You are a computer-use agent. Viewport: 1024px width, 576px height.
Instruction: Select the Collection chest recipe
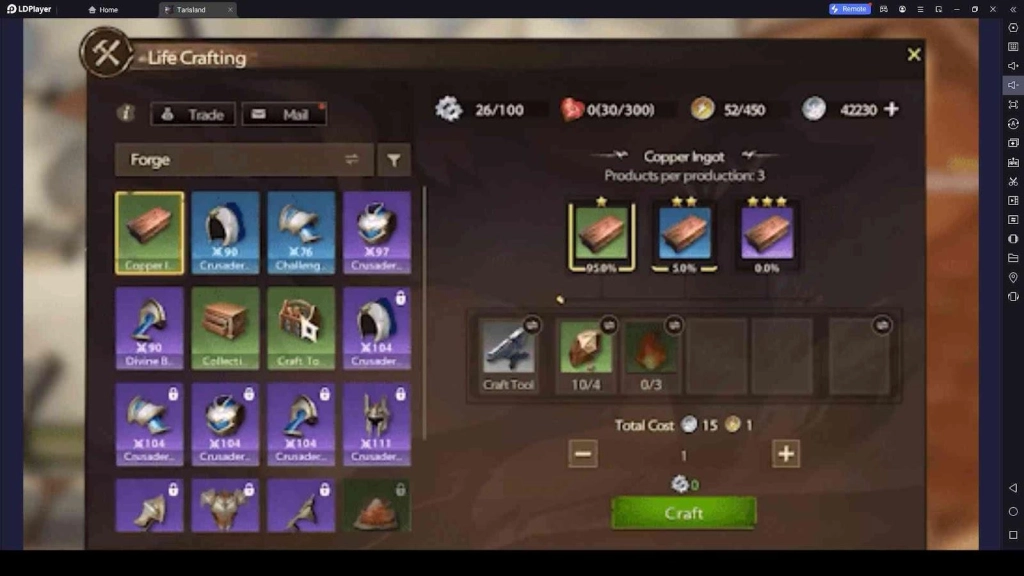tap(225, 327)
